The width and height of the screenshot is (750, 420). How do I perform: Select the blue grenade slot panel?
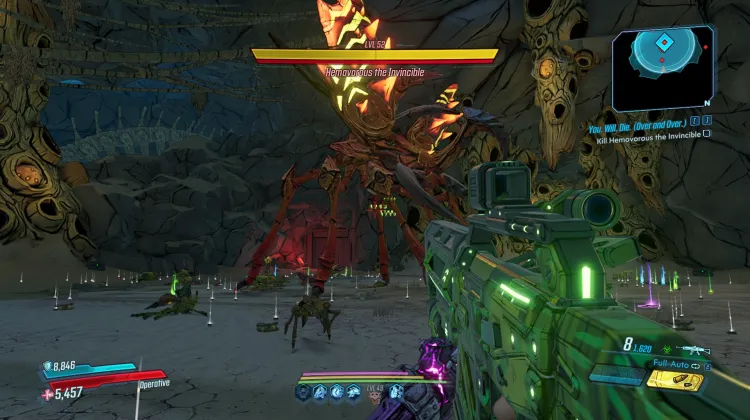tap(615, 376)
